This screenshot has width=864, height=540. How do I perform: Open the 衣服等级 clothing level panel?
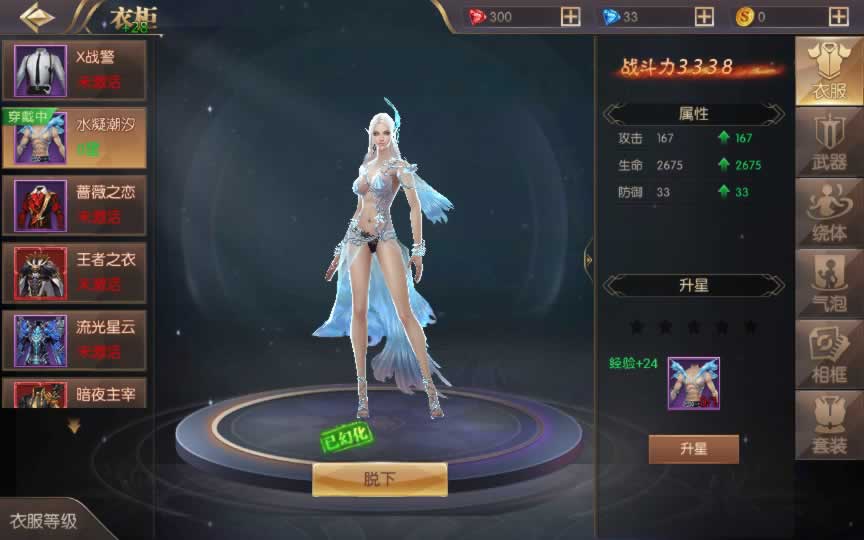click(45, 521)
